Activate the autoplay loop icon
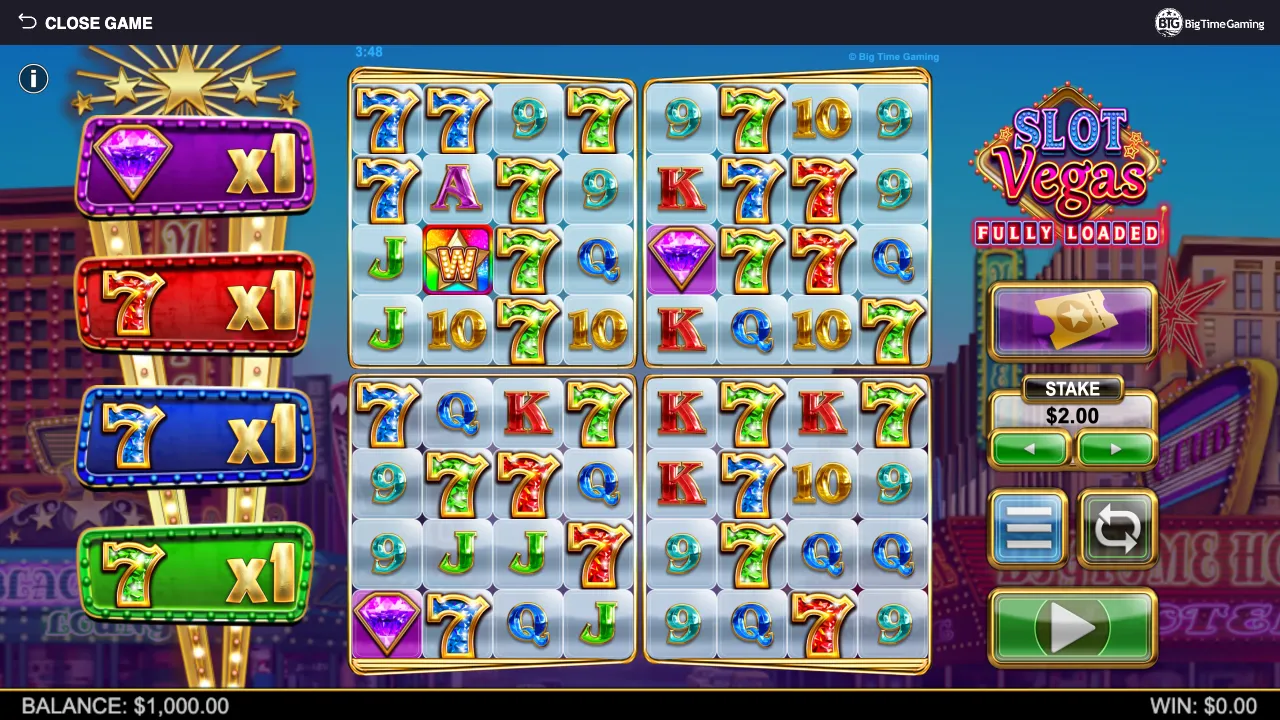The width and height of the screenshot is (1280, 720). click(1118, 528)
